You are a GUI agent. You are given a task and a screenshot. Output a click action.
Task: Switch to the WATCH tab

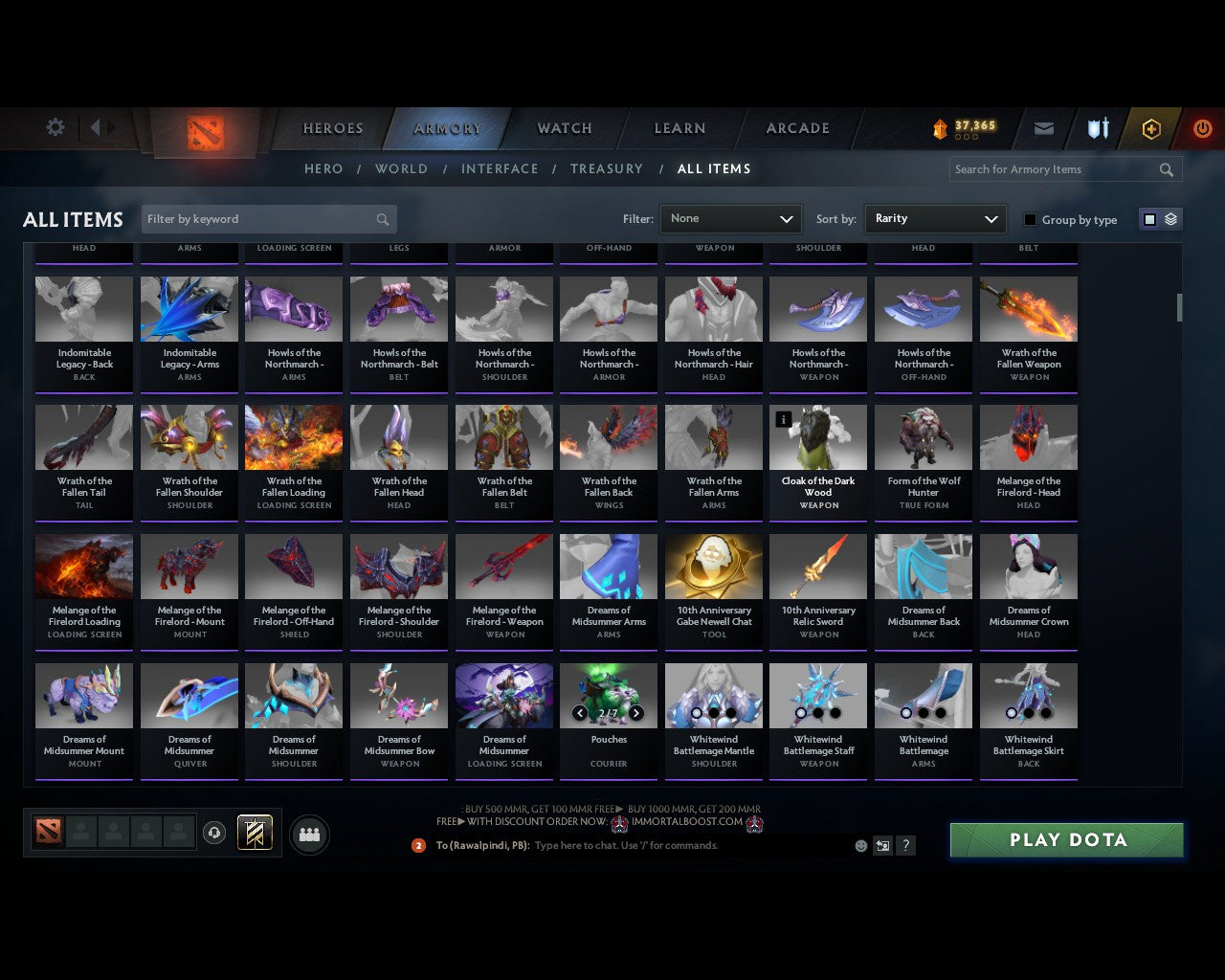(x=564, y=128)
